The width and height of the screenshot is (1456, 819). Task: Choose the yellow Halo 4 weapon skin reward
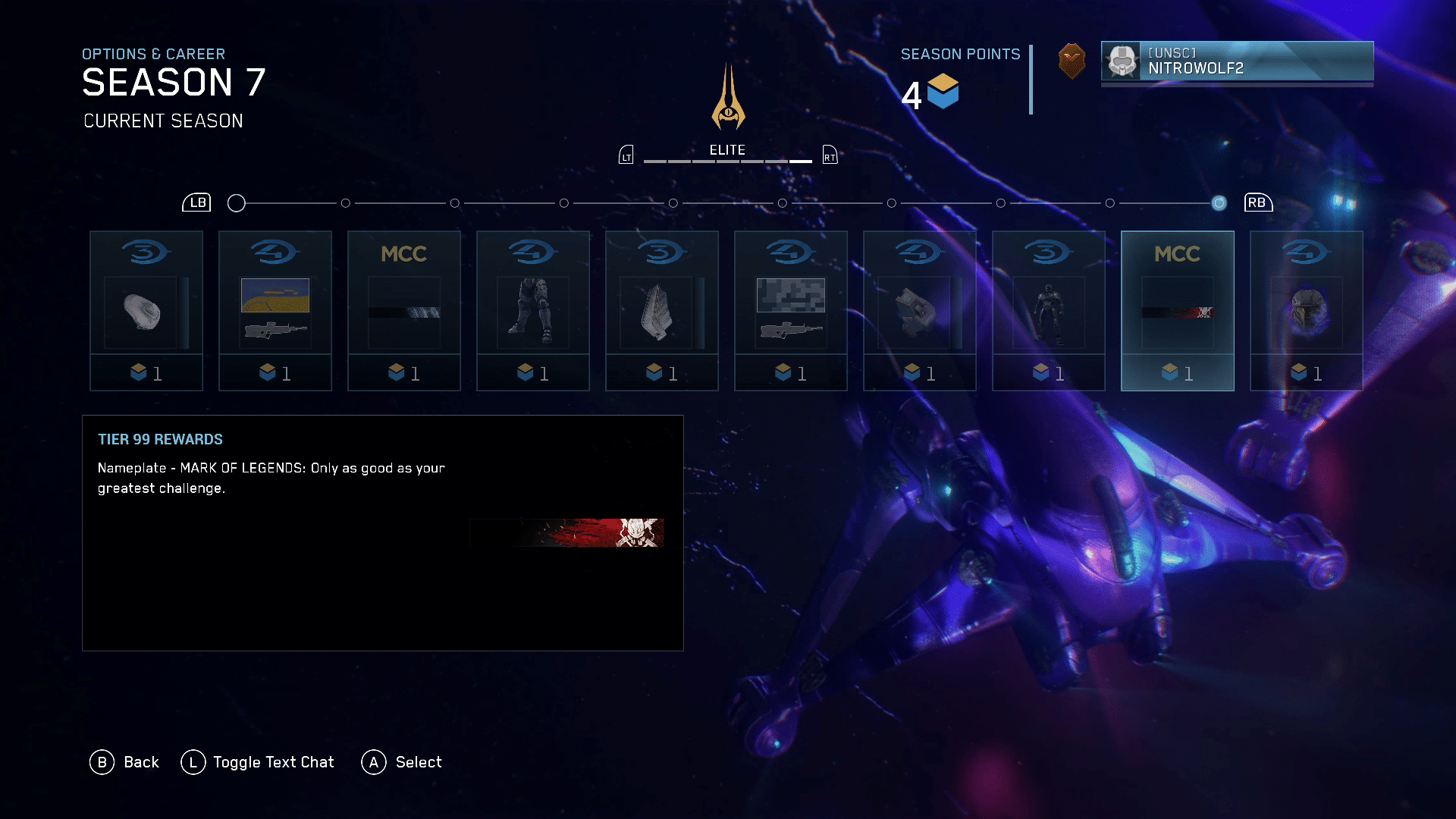(275, 311)
